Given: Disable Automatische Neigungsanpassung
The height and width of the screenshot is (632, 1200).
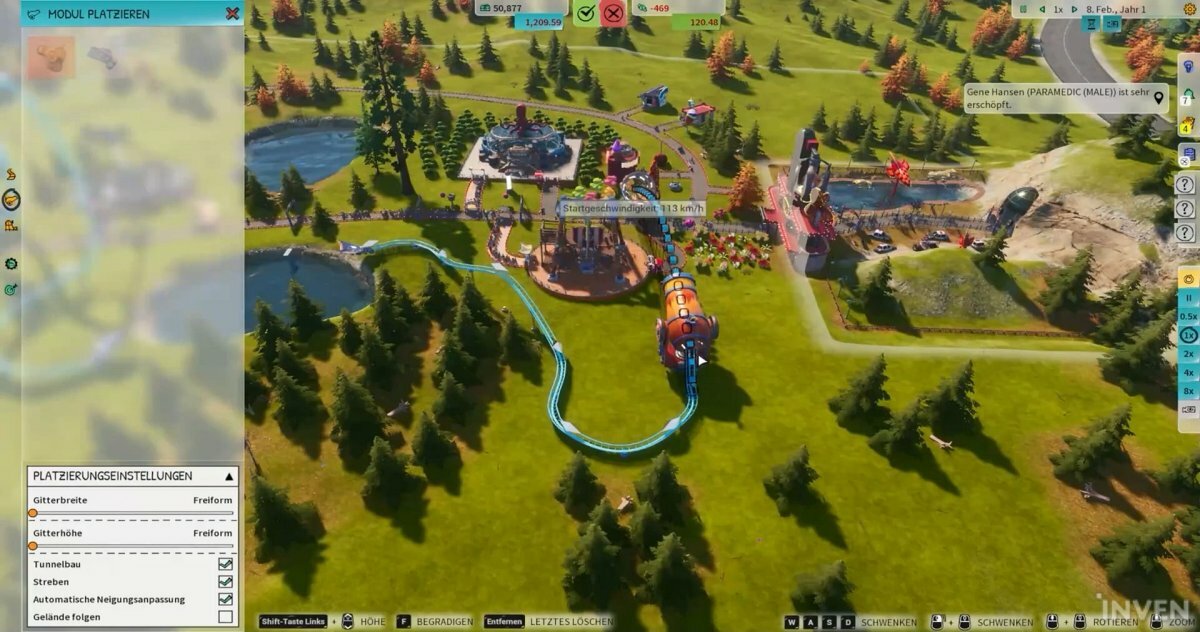Looking at the screenshot, I should pos(225,599).
